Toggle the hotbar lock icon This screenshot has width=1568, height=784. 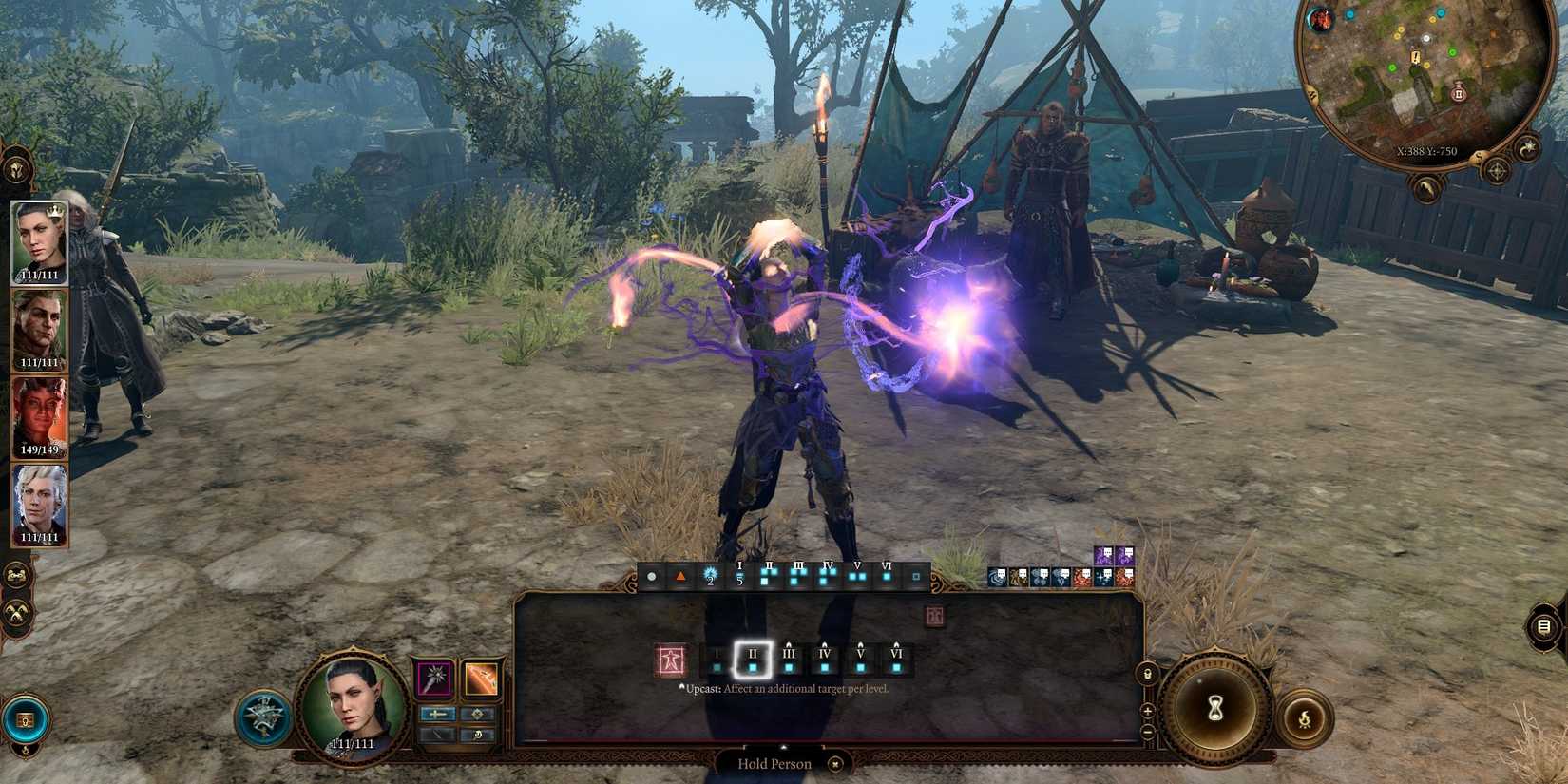click(1147, 674)
